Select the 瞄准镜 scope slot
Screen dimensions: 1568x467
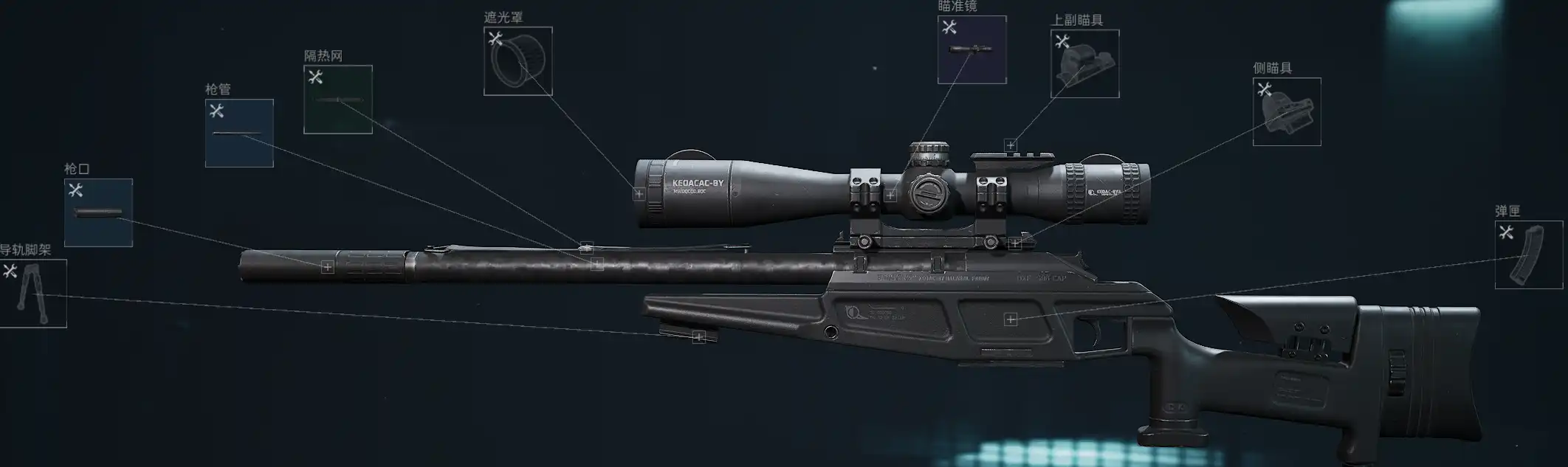tap(972, 49)
